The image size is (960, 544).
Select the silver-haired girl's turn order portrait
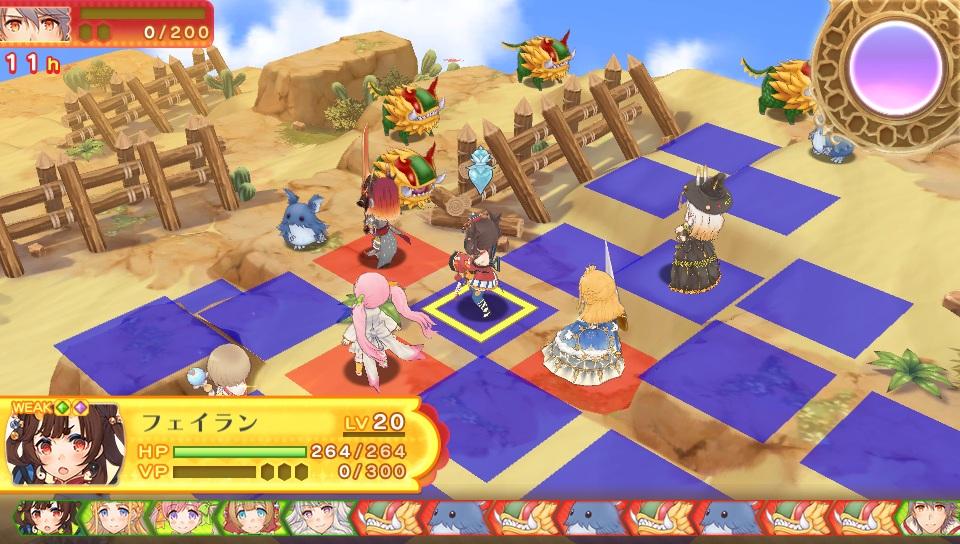coord(312,517)
